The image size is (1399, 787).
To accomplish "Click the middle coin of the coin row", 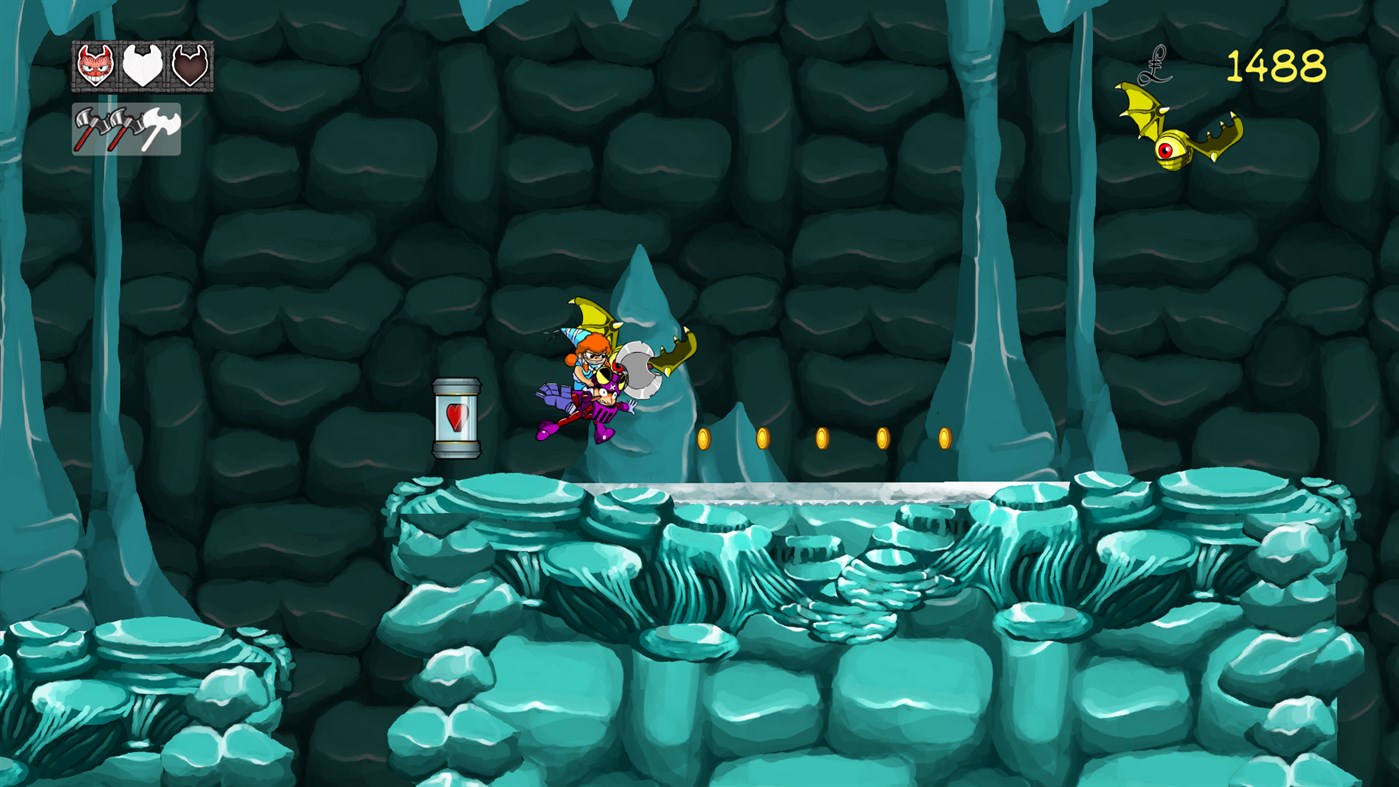I will [823, 437].
